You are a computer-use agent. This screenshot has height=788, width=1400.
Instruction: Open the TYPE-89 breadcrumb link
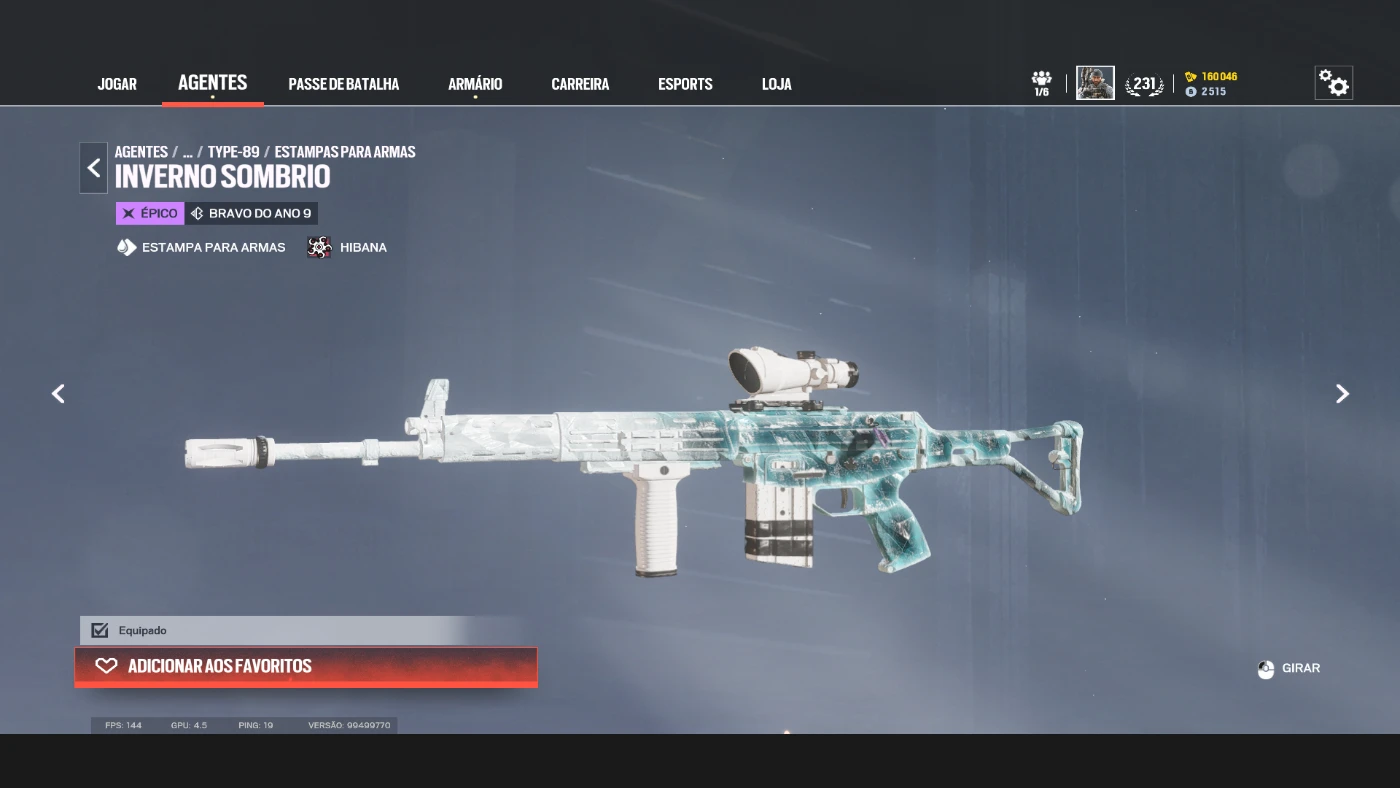pyautogui.click(x=233, y=152)
